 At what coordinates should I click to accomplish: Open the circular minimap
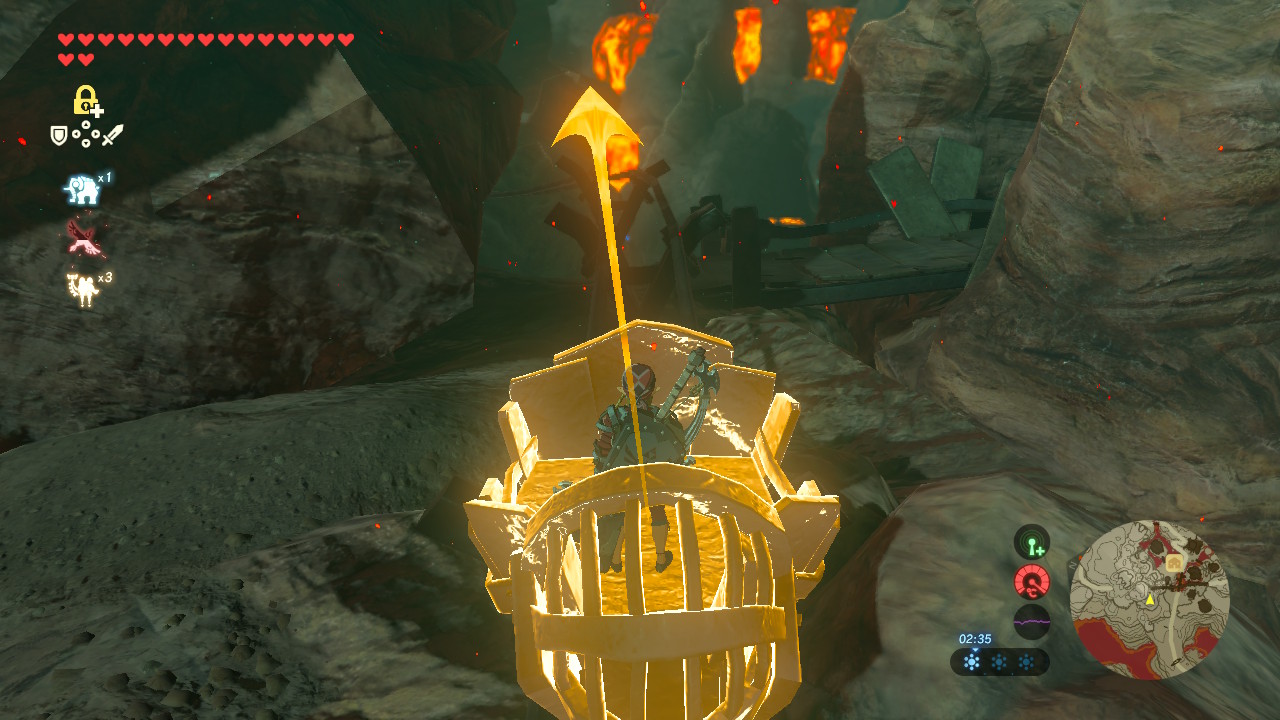pyautogui.click(x=1149, y=600)
